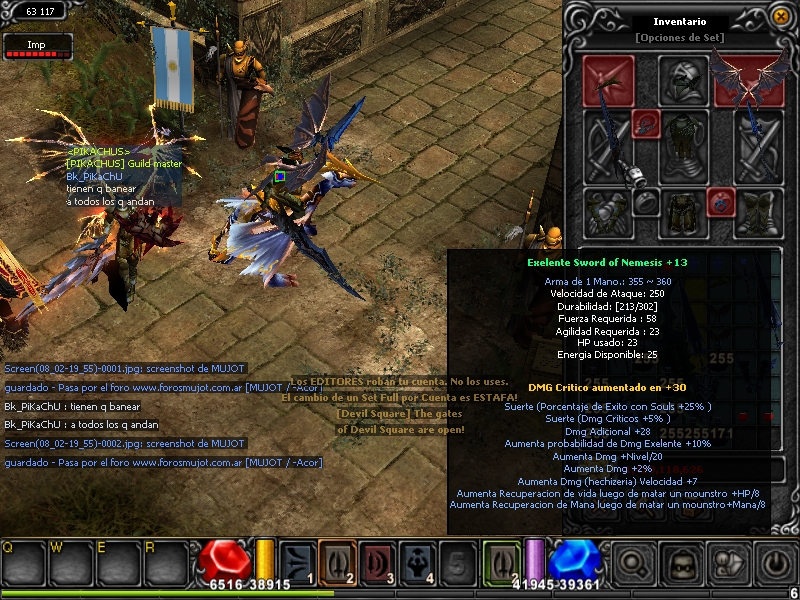Select the equipped gloves slot
800x600 pixels.
tap(609, 212)
